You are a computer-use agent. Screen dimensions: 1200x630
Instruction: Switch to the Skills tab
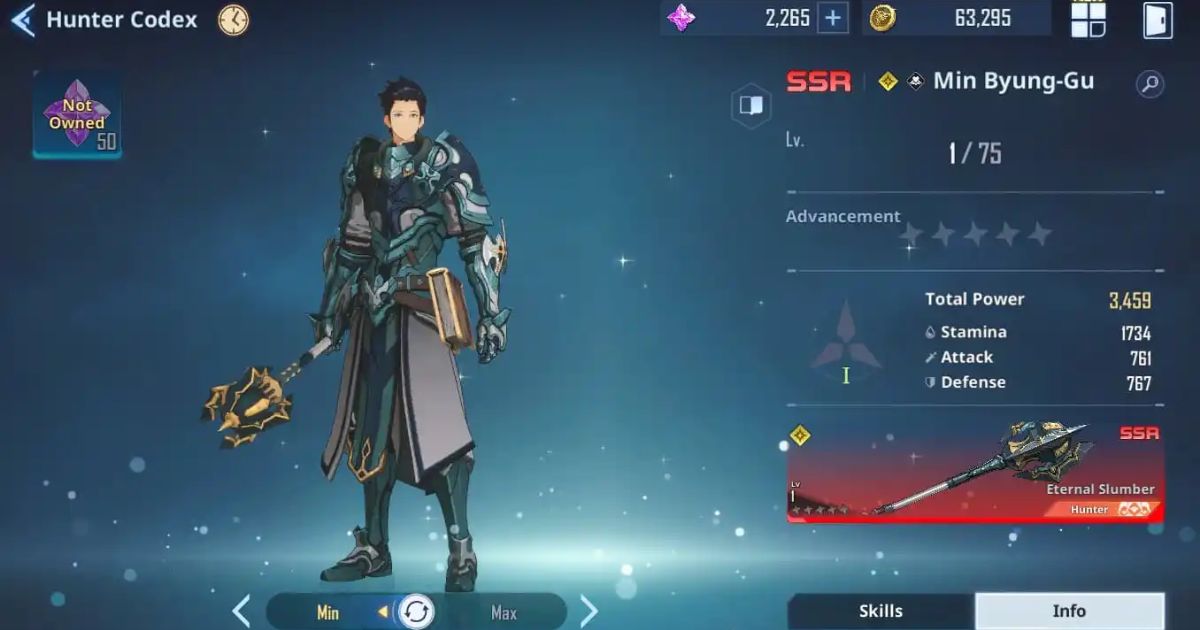880,611
